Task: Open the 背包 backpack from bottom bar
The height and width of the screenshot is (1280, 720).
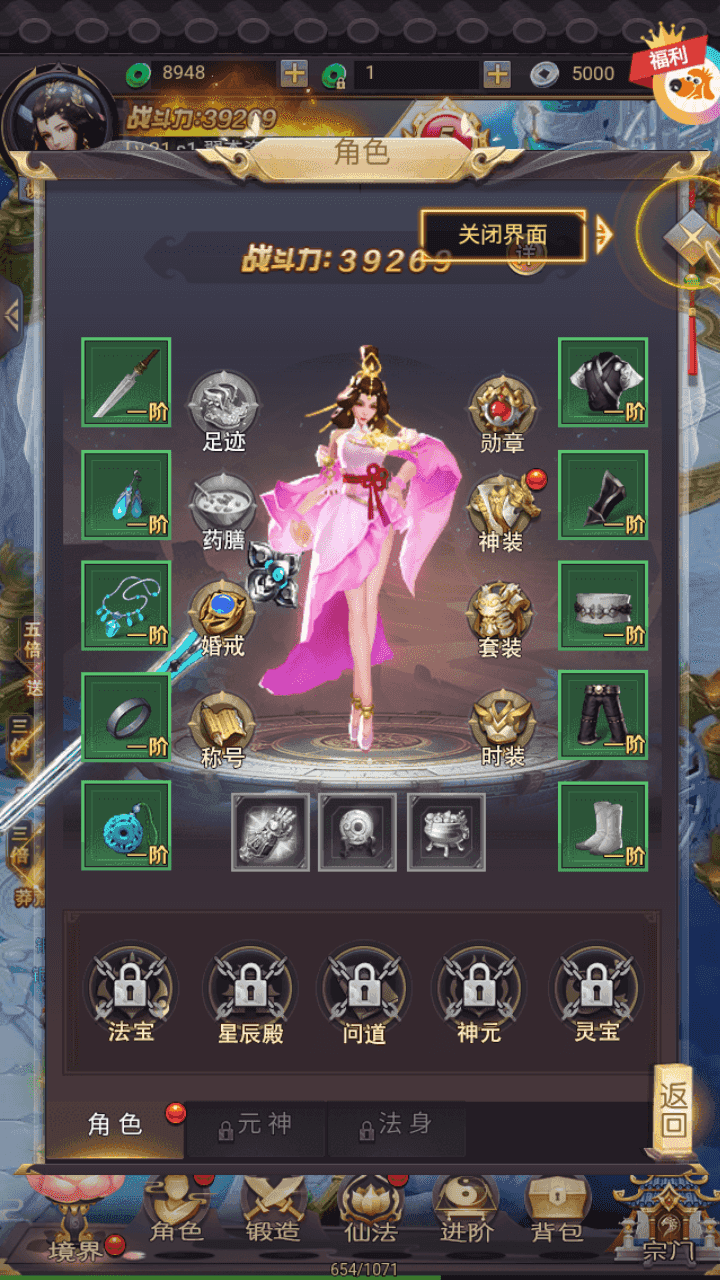Action: pos(557,1208)
